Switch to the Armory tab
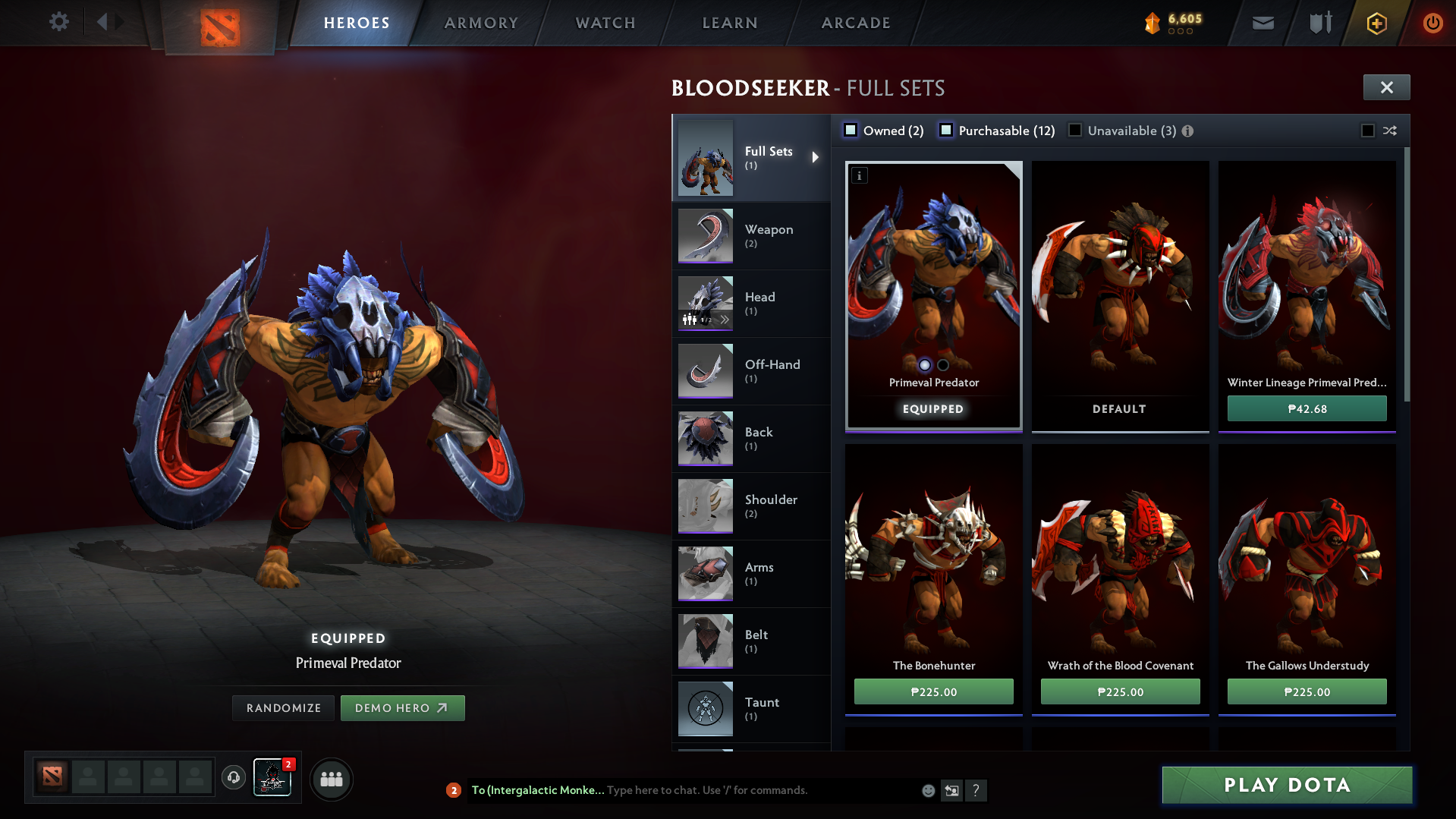This screenshot has width=1456, height=819. (x=481, y=23)
